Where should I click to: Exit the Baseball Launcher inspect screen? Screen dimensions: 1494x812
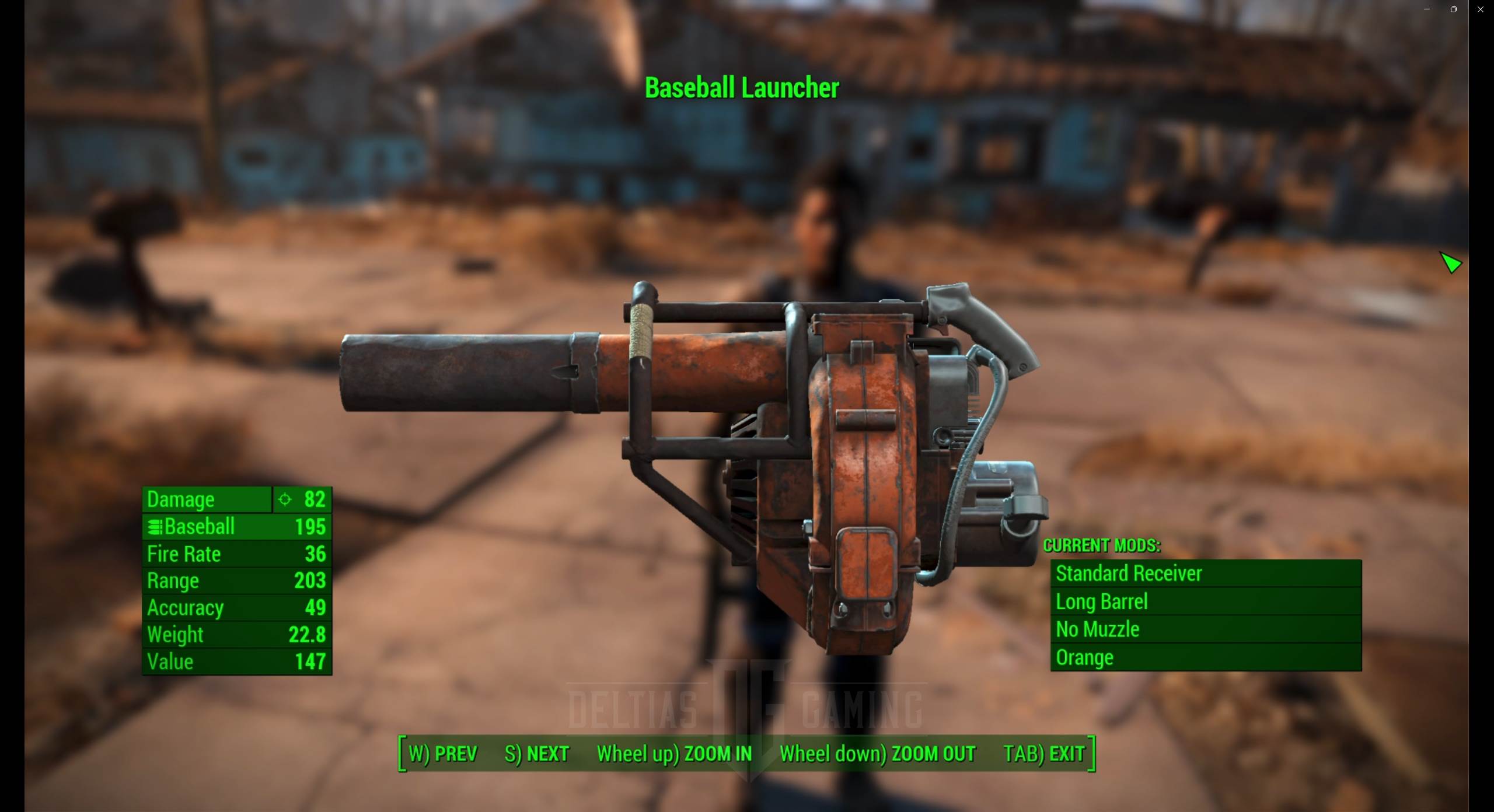(1043, 754)
